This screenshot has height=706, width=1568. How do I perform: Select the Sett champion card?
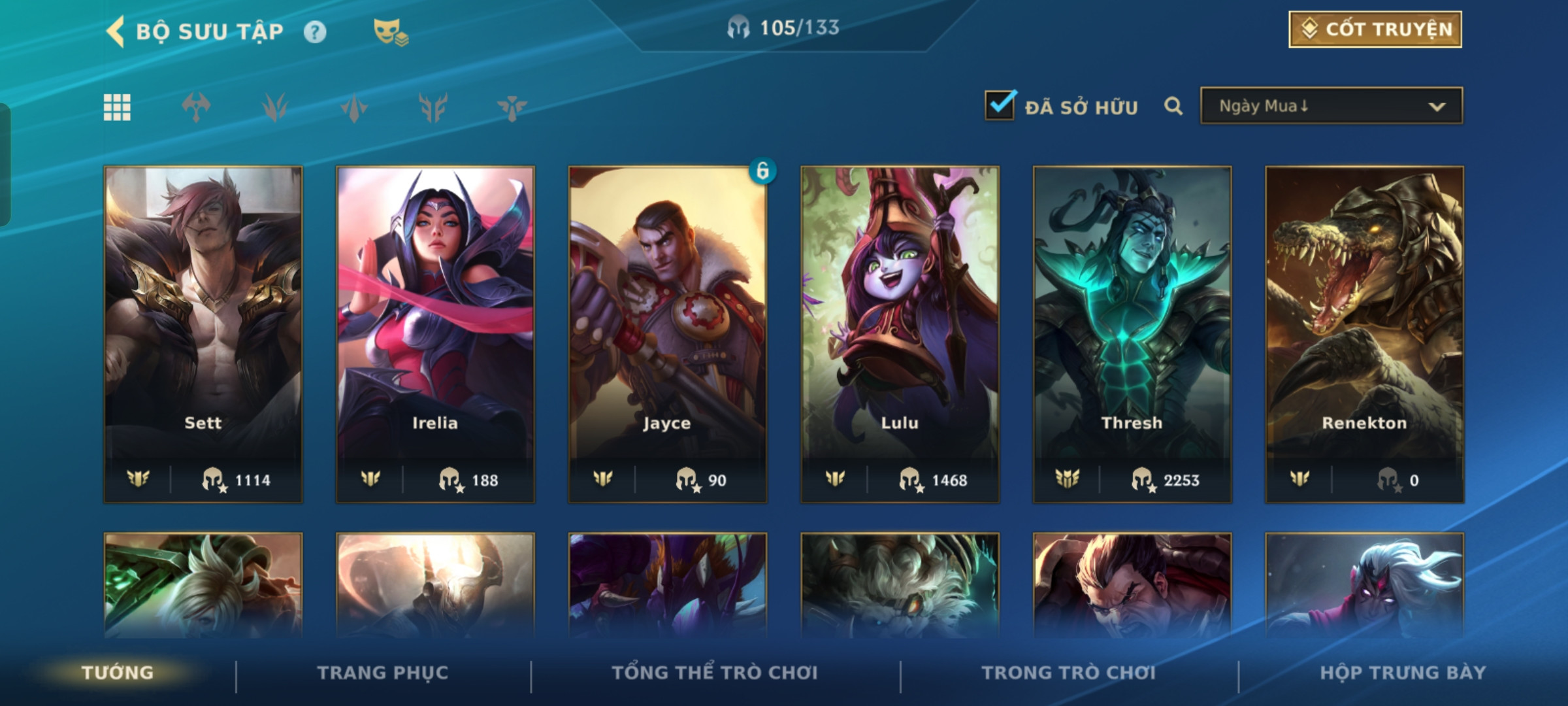click(x=203, y=333)
